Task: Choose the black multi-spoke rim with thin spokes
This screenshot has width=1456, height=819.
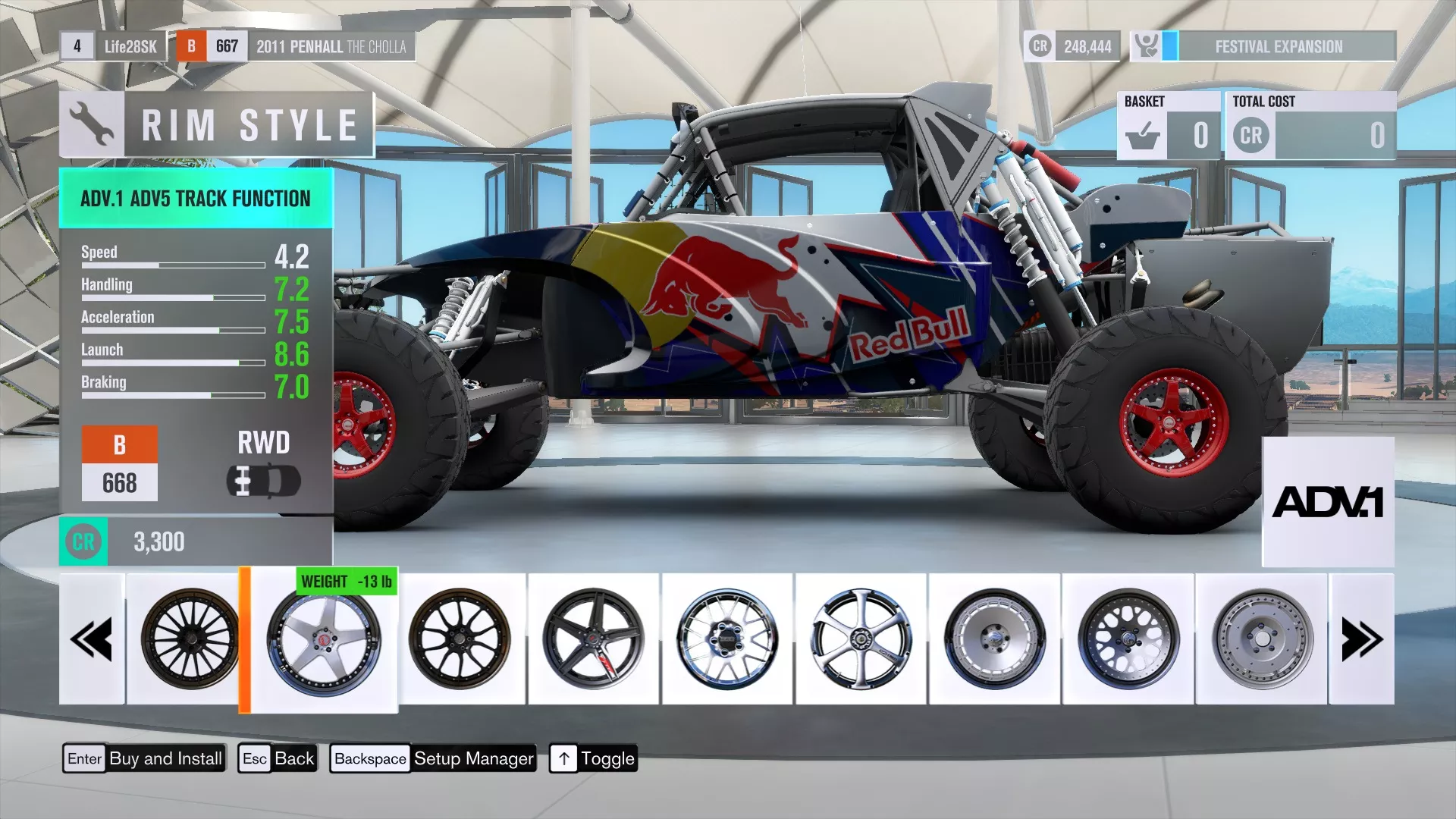Action: [190, 639]
